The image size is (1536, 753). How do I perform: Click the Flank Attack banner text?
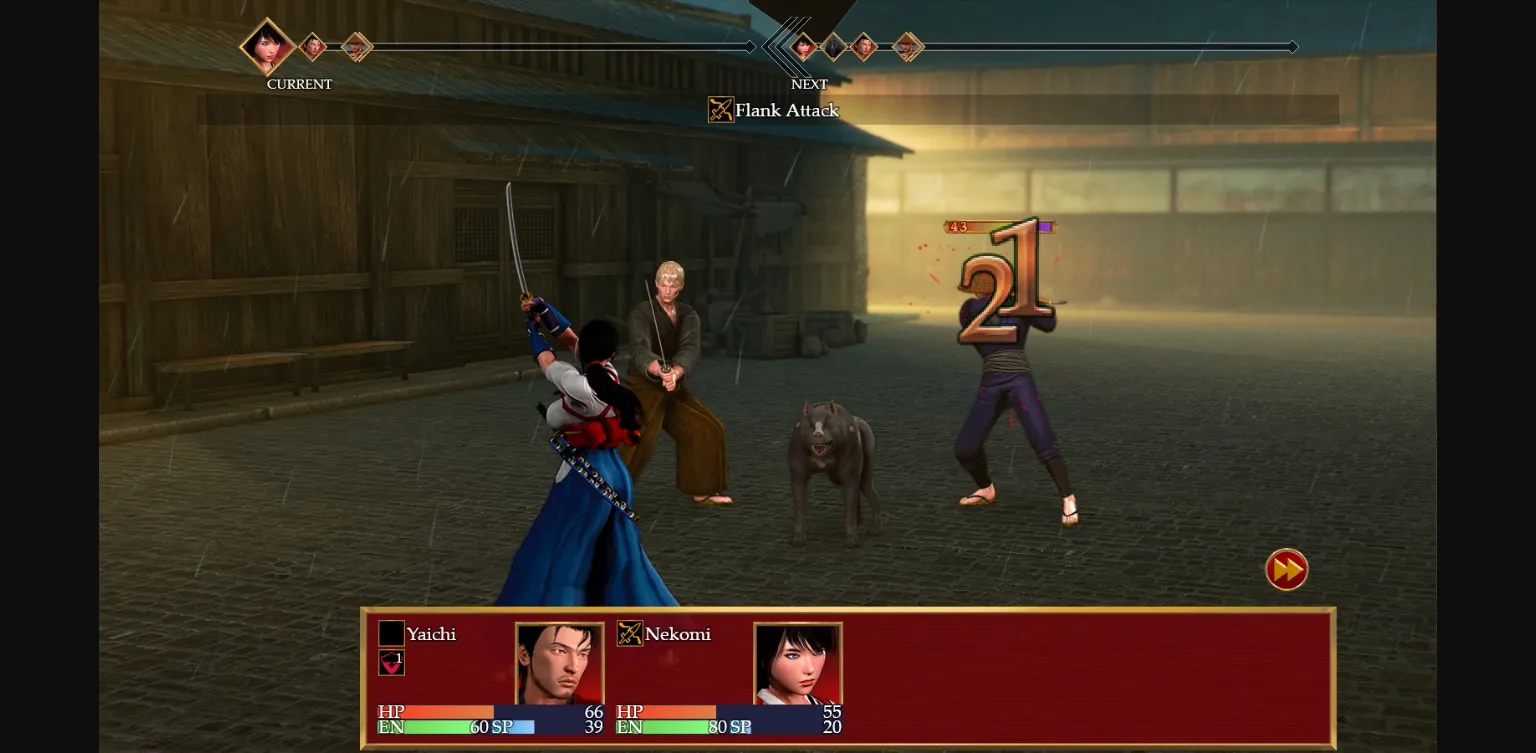(786, 110)
